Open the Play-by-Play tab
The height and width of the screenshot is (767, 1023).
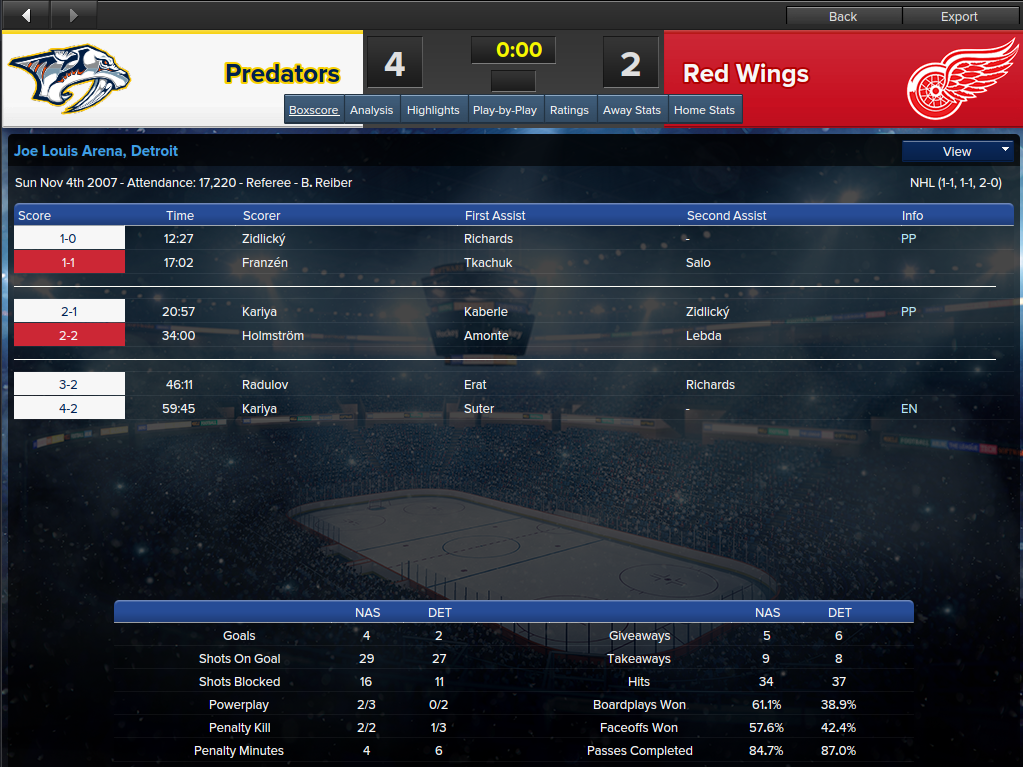[505, 110]
